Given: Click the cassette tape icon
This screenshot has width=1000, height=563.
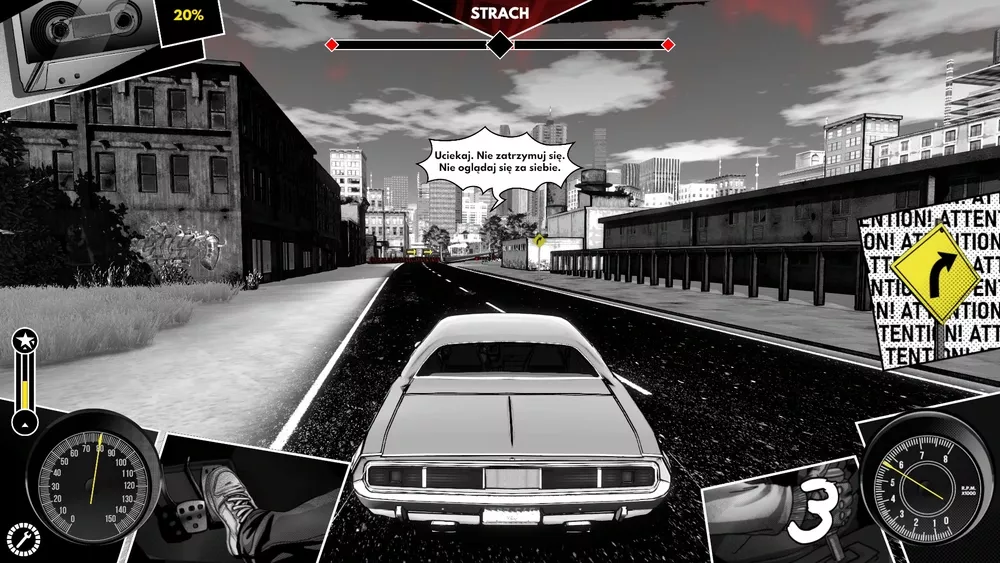Looking at the screenshot, I should pyautogui.click(x=80, y=35).
